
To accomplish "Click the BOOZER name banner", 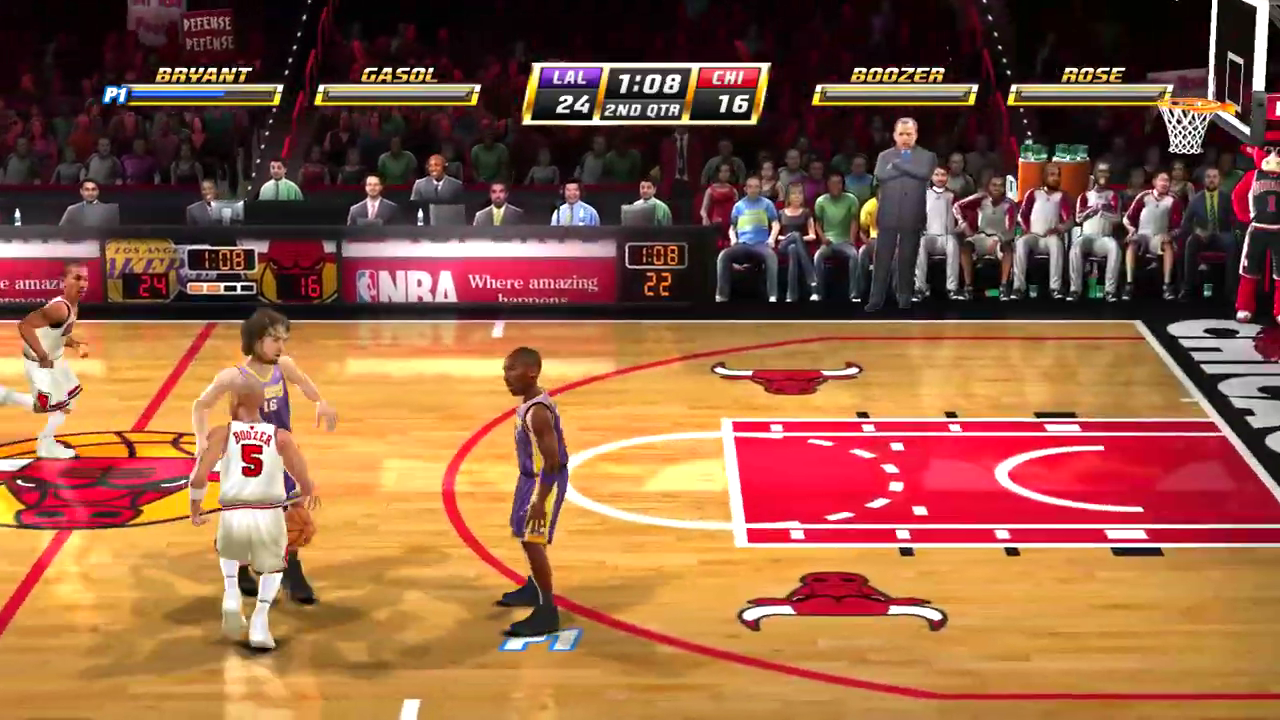I will (899, 73).
